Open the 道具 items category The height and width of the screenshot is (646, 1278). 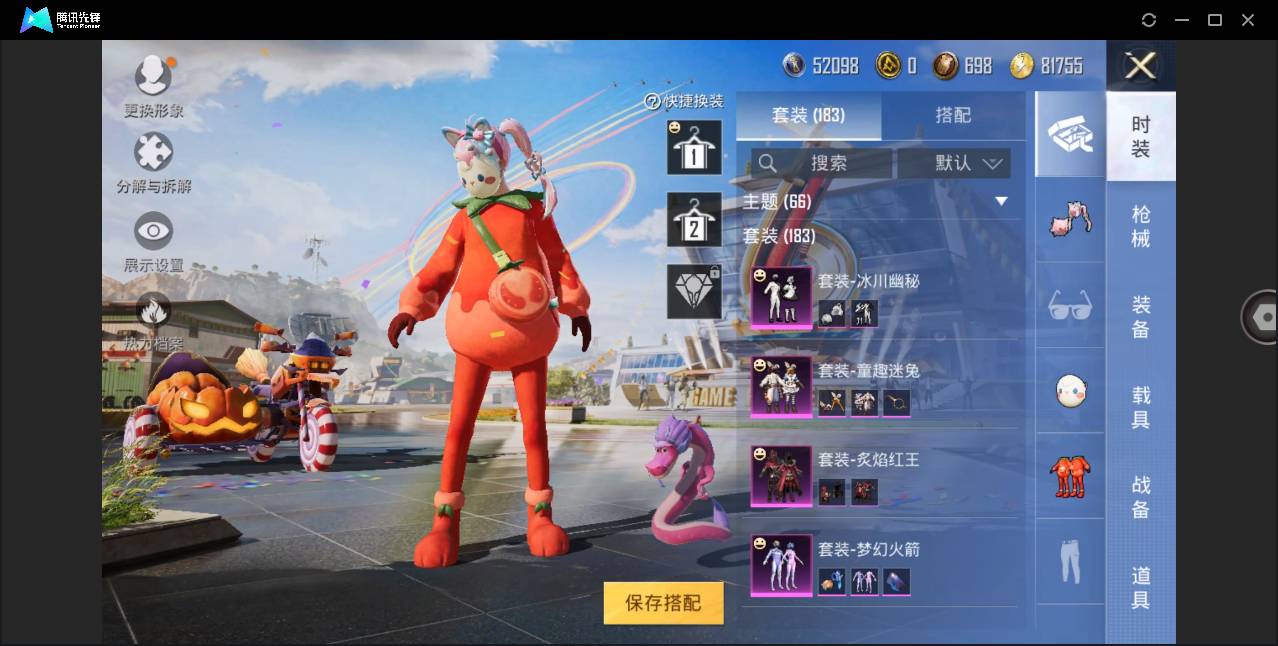pos(1141,588)
